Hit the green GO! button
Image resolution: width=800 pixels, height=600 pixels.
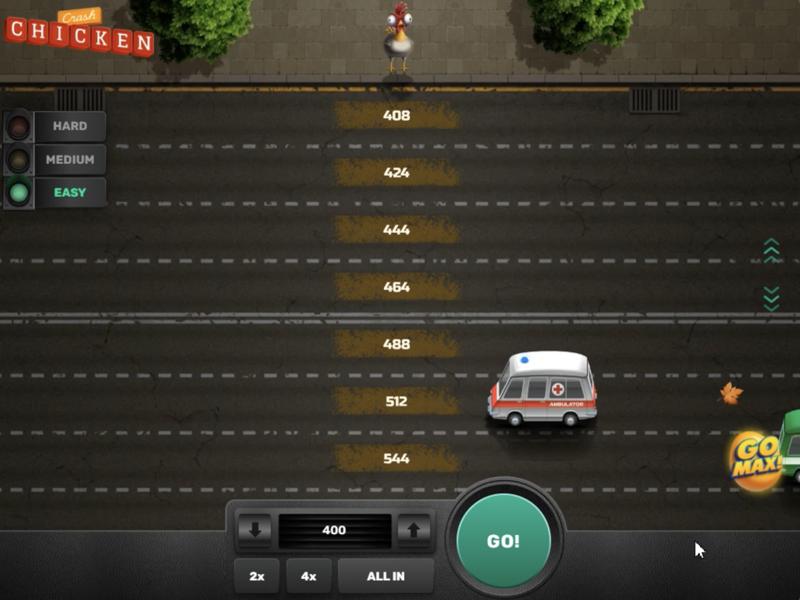[x=503, y=541]
